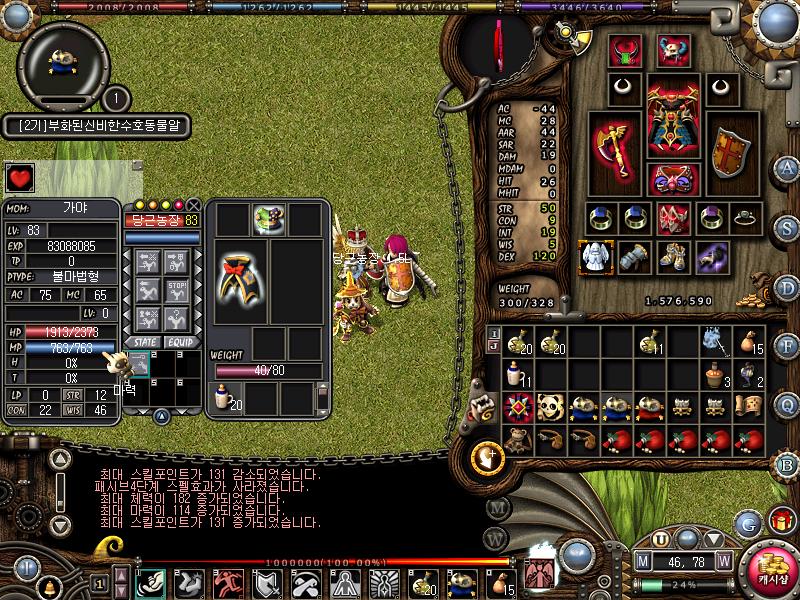Click the panda face item in inventory
This screenshot has height=600, width=800.
551,407
